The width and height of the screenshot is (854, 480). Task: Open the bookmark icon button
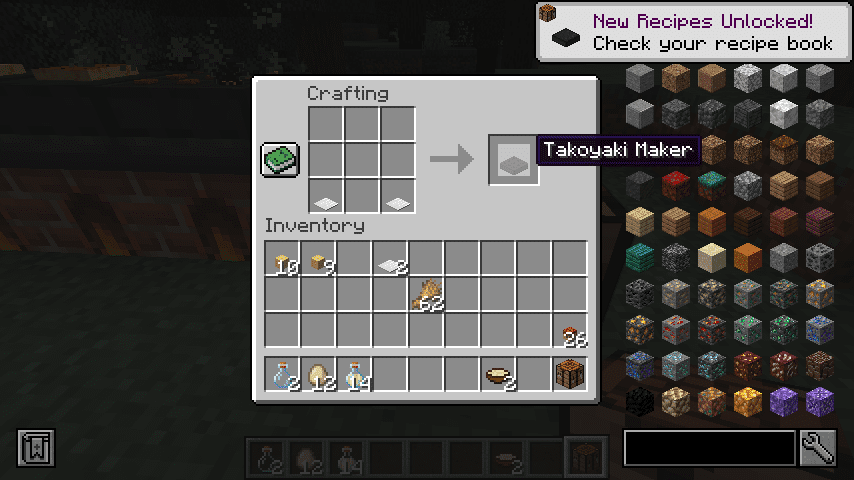[x=36, y=448]
